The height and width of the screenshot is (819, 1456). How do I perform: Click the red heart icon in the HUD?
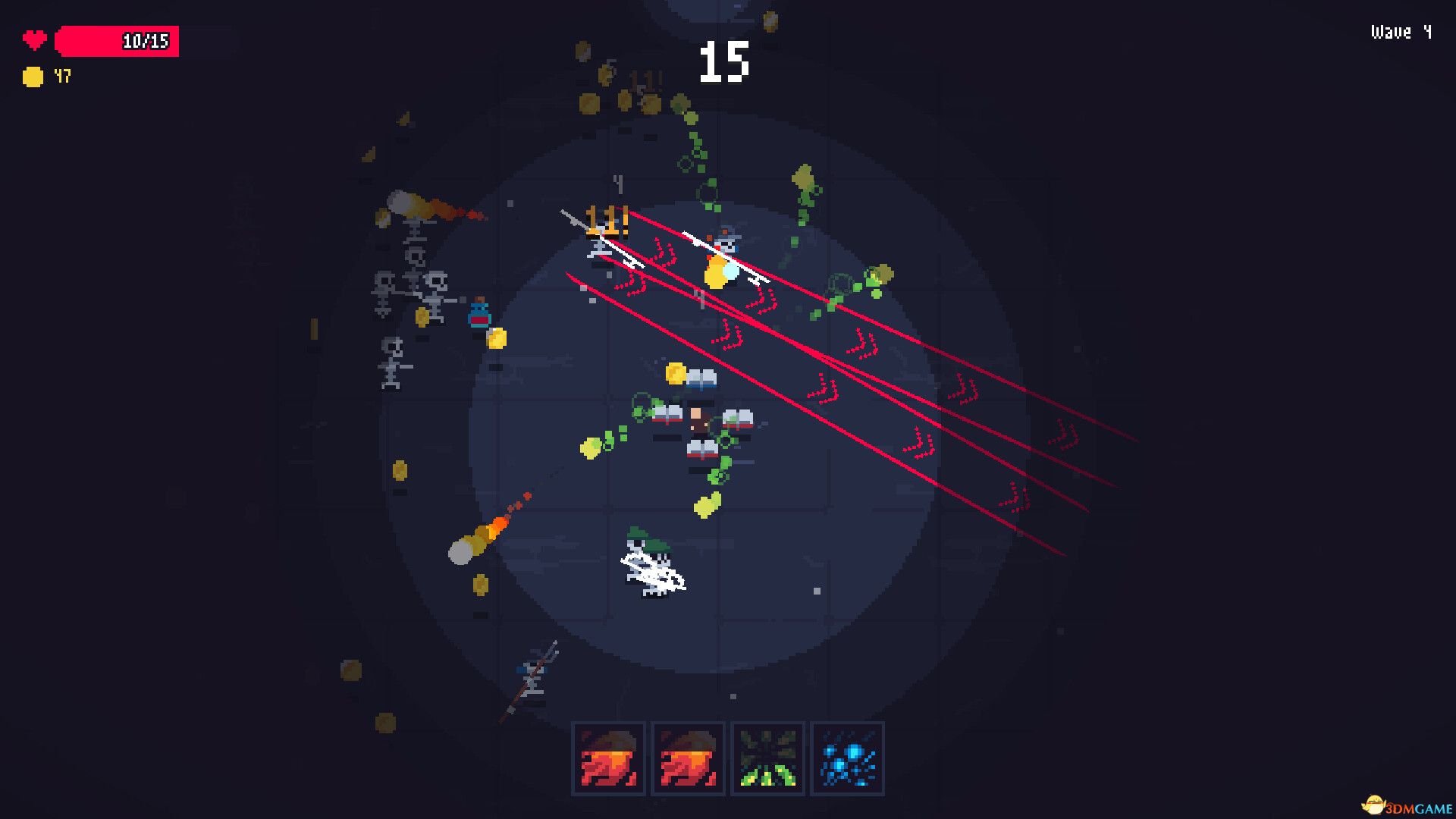[34, 39]
